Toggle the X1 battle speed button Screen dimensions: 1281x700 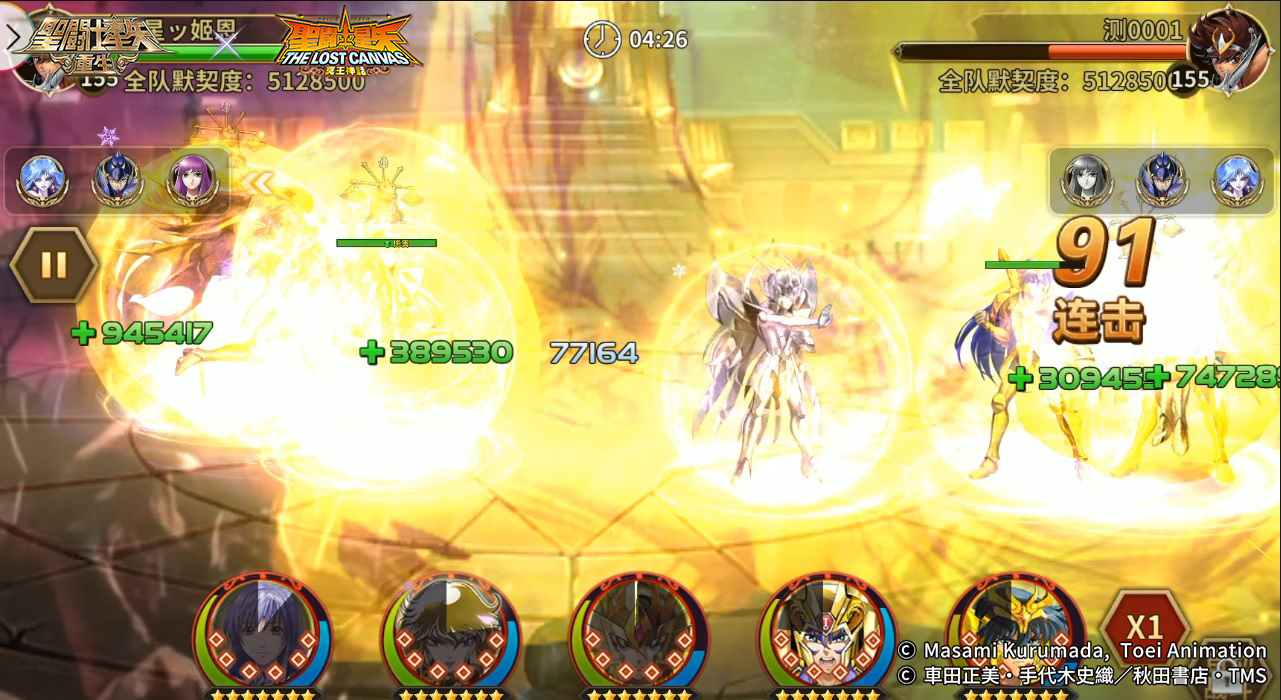pyautogui.click(x=1144, y=628)
